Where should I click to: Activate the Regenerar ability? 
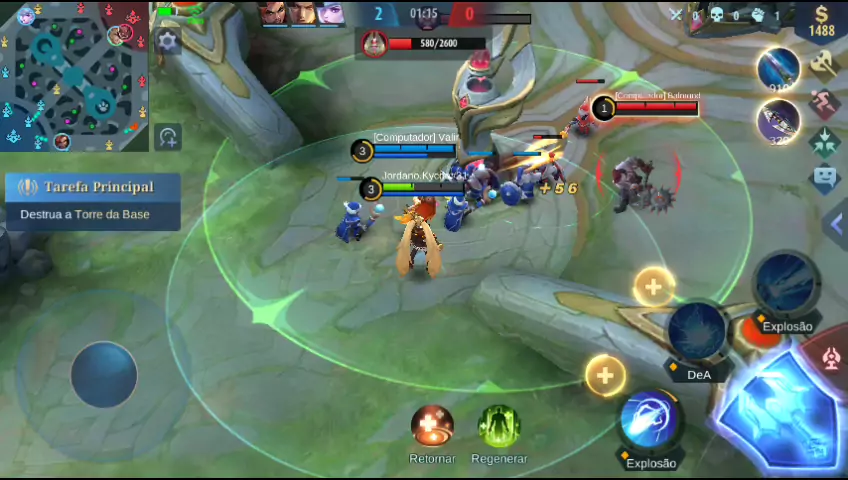[498, 427]
